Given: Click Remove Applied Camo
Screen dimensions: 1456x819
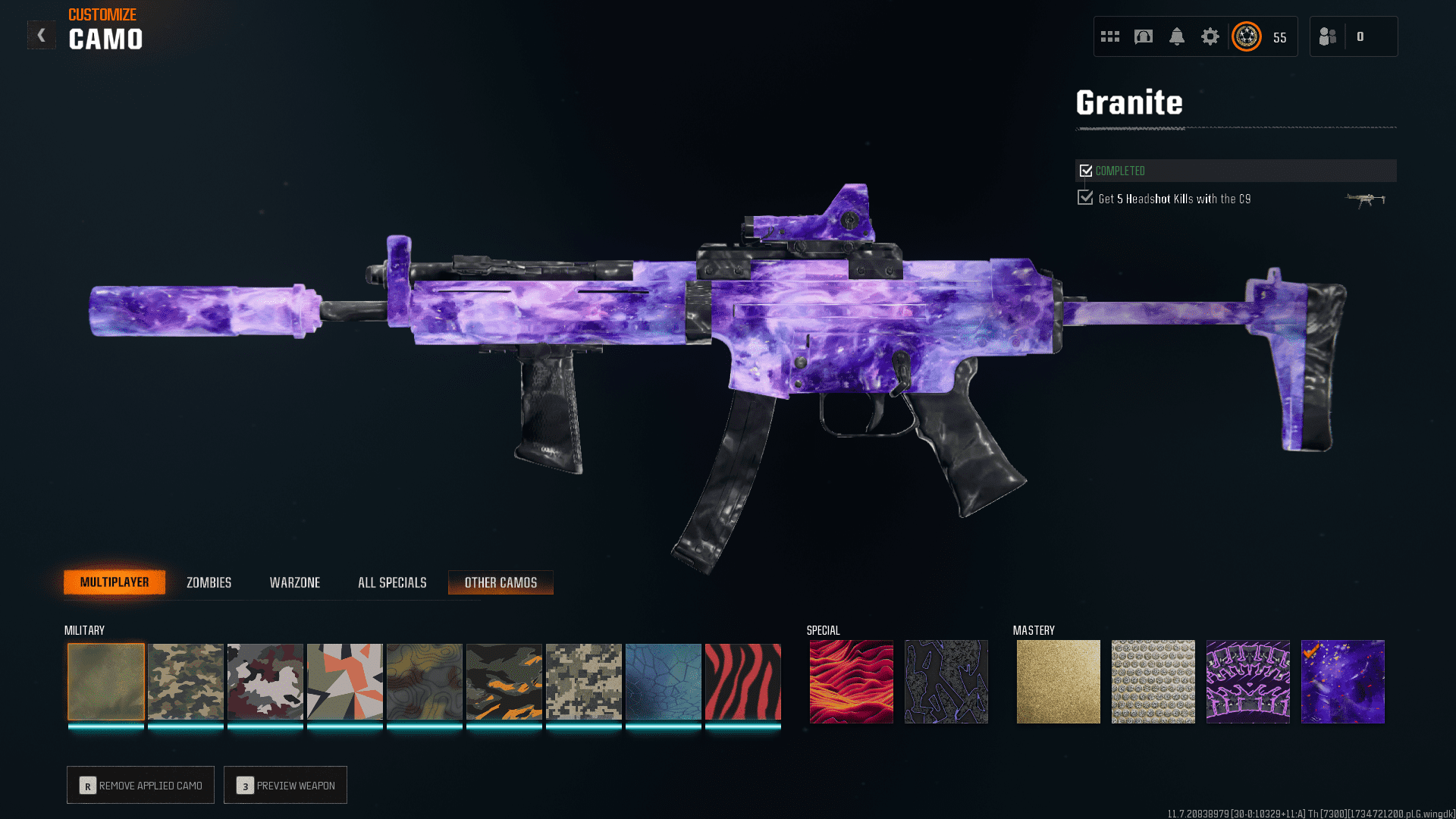Looking at the screenshot, I should (140, 785).
